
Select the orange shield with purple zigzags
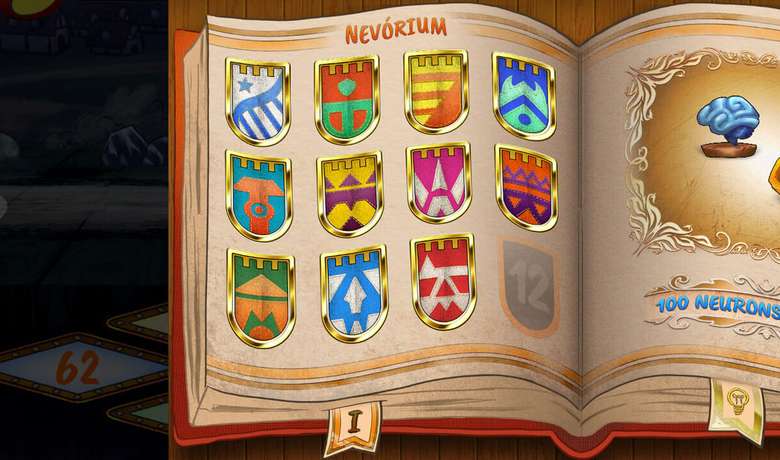tap(525, 186)
